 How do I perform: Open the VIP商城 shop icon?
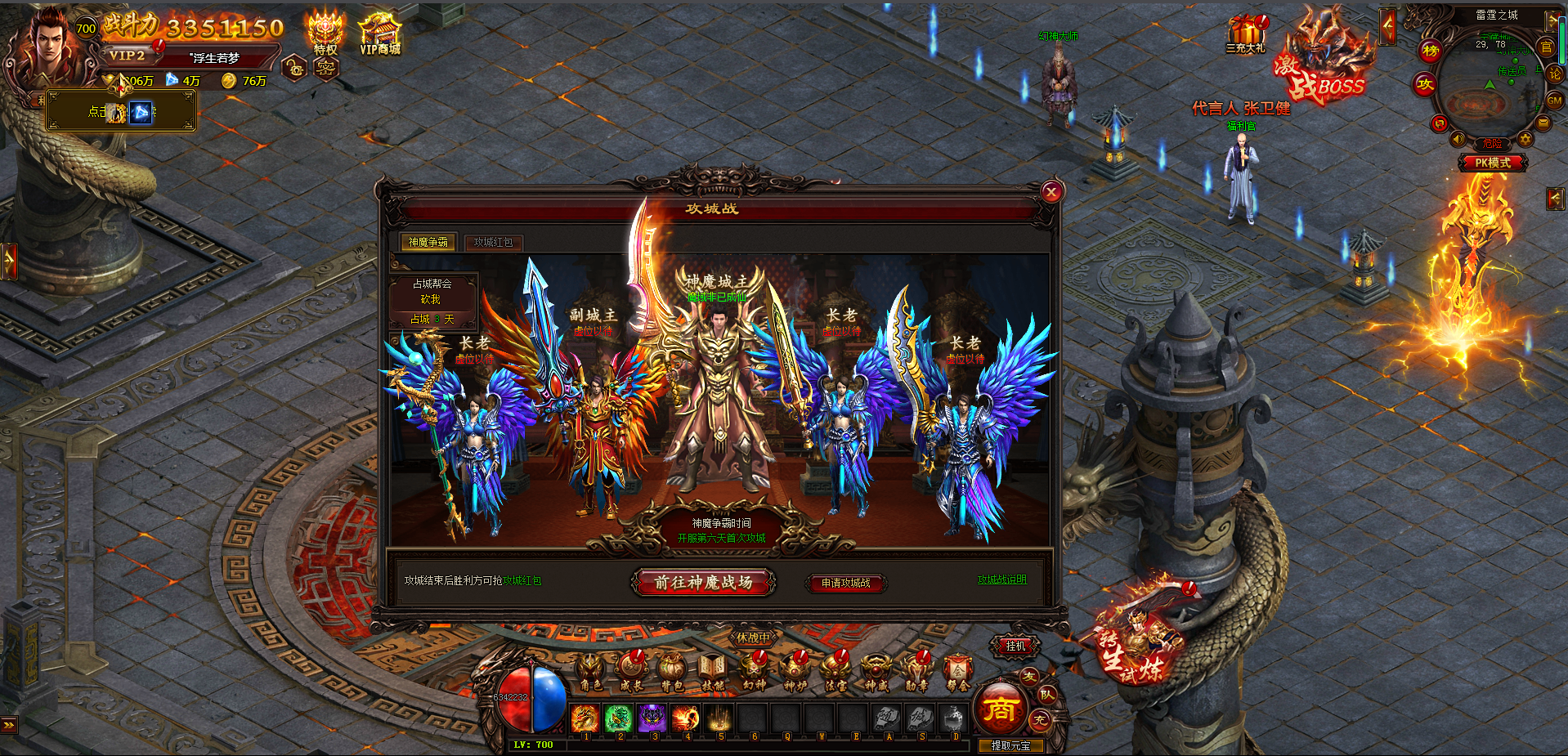(x=380, y=34)
